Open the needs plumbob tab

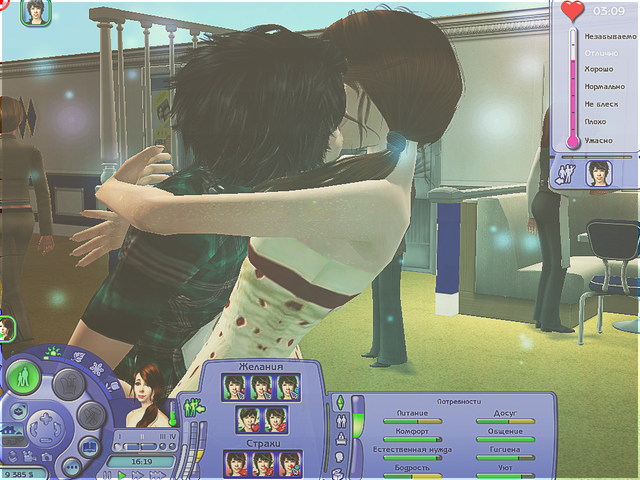[x=339, y=401]
